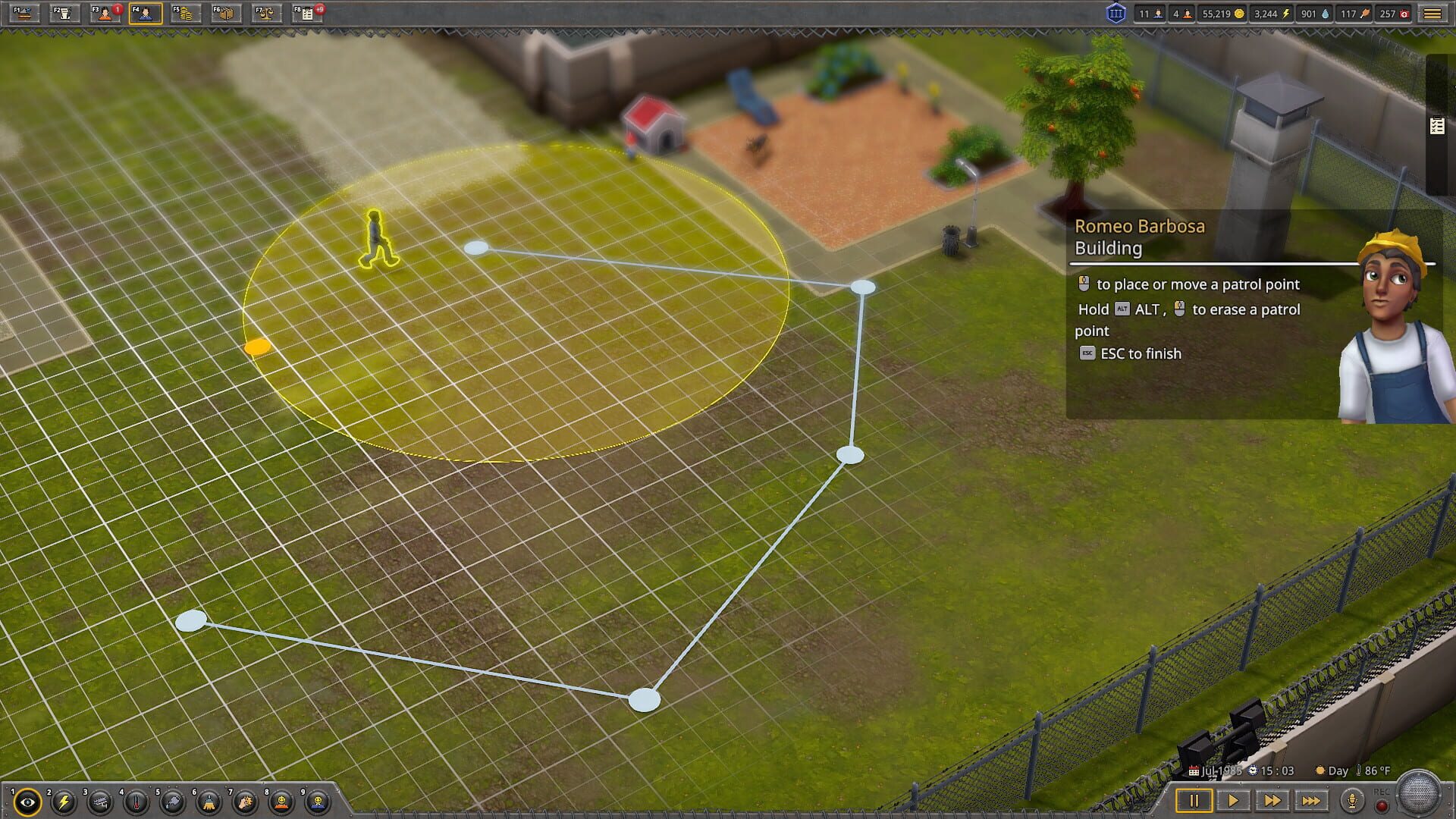Click the danger indicator showing 257
The height and width of the screenshot is (819, 1456).
pos(1394,13)
